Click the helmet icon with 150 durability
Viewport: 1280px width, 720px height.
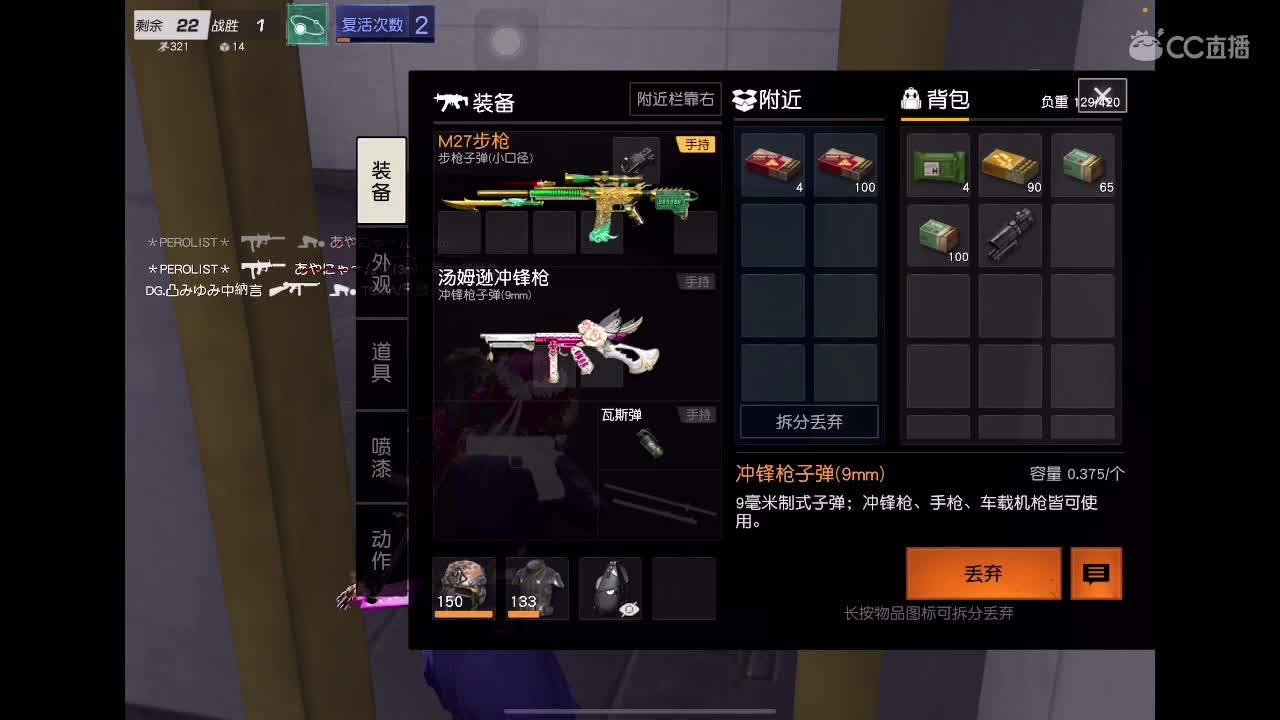[x=463, y=585]
